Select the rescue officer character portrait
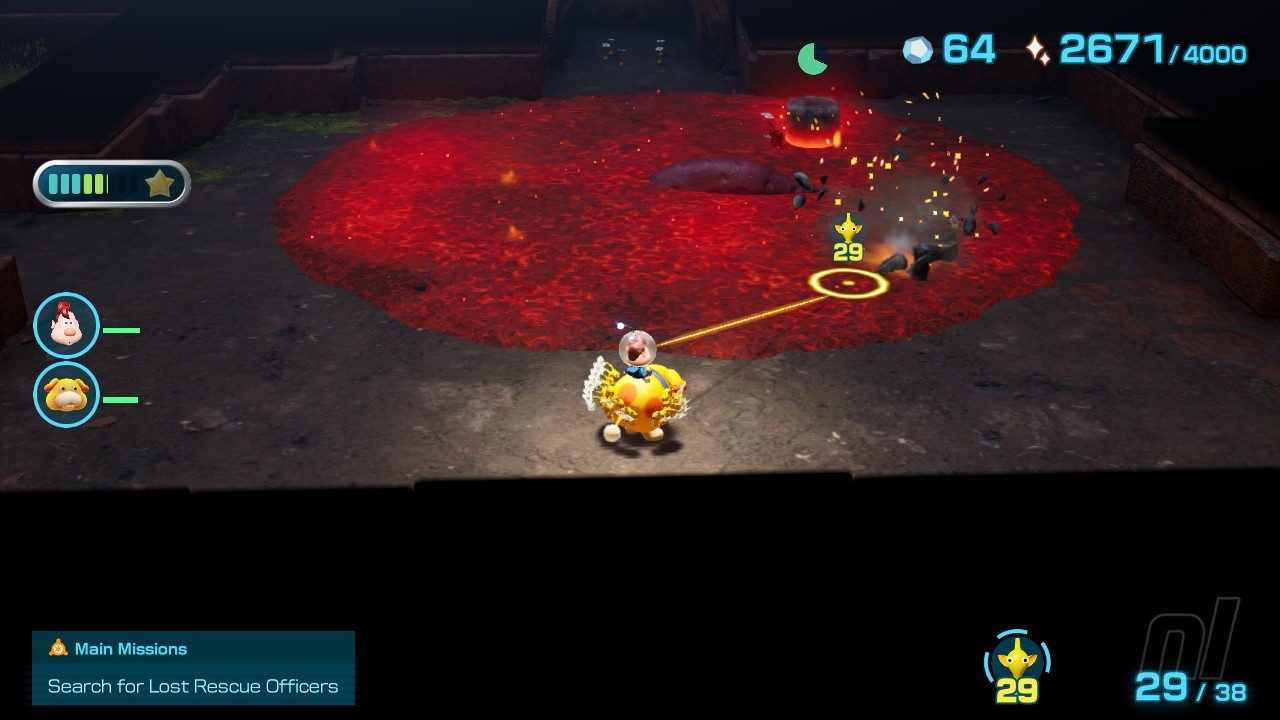The width and height of the screenshot is (1280, 720). pyautogui.click(x=66, y=326)
